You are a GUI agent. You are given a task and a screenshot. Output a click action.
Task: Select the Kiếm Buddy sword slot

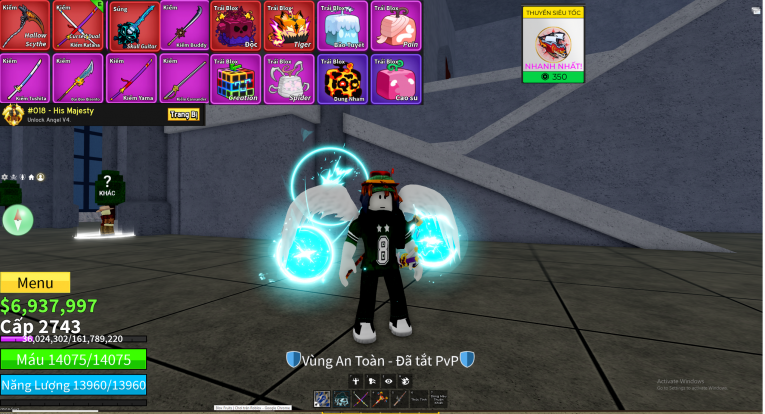(184, 26)
